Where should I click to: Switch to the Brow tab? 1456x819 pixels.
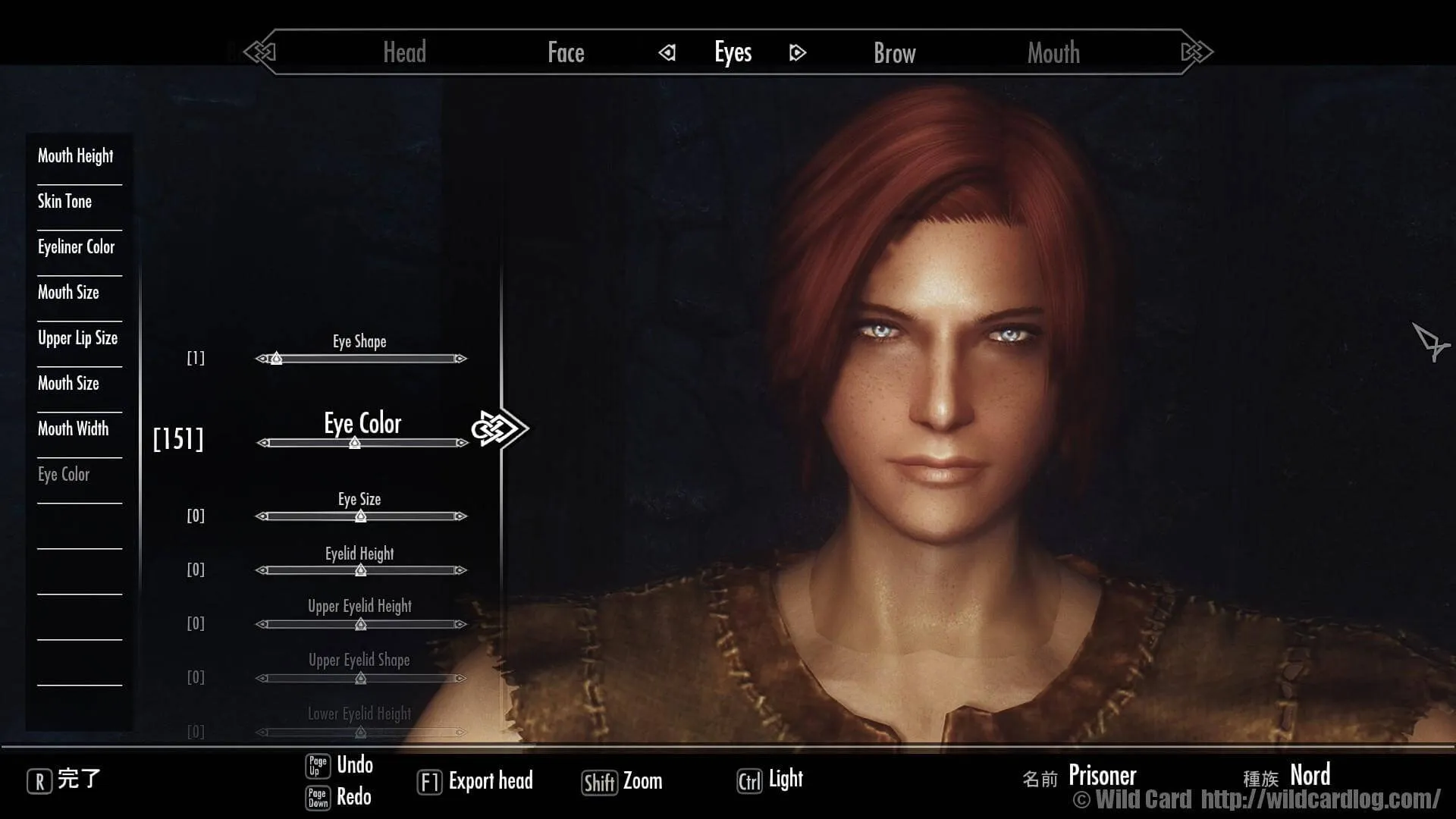coord(894,53)
